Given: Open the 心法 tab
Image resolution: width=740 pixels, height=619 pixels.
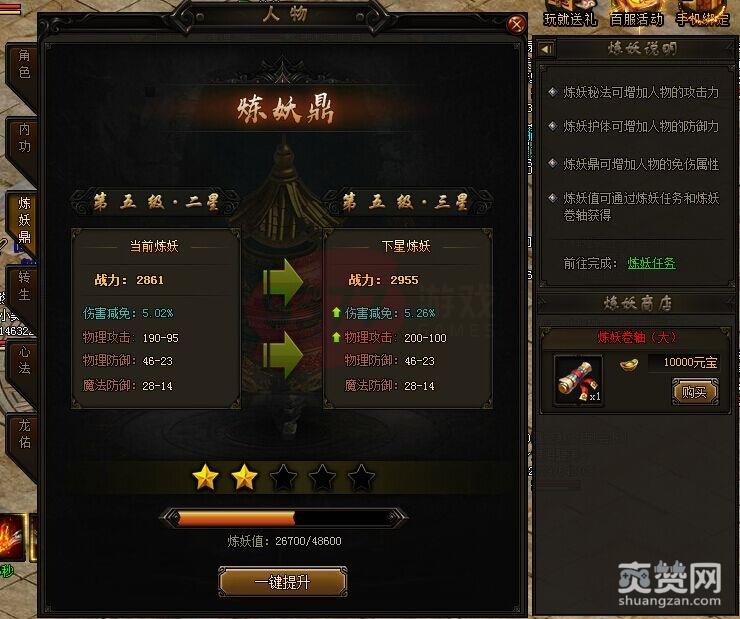Looking at the screenshot, I should tap(24, 358).
